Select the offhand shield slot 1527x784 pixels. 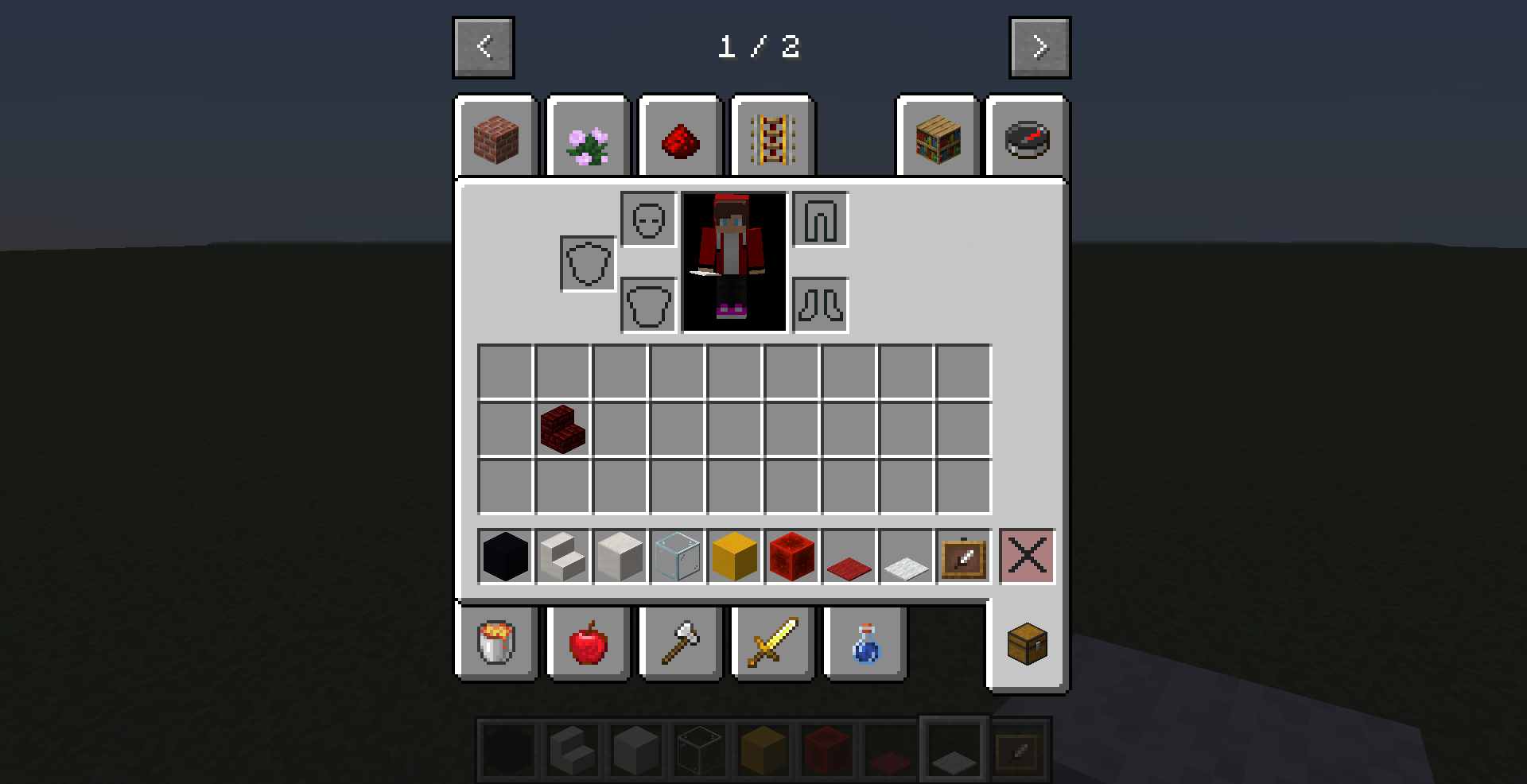click(587, 262)
